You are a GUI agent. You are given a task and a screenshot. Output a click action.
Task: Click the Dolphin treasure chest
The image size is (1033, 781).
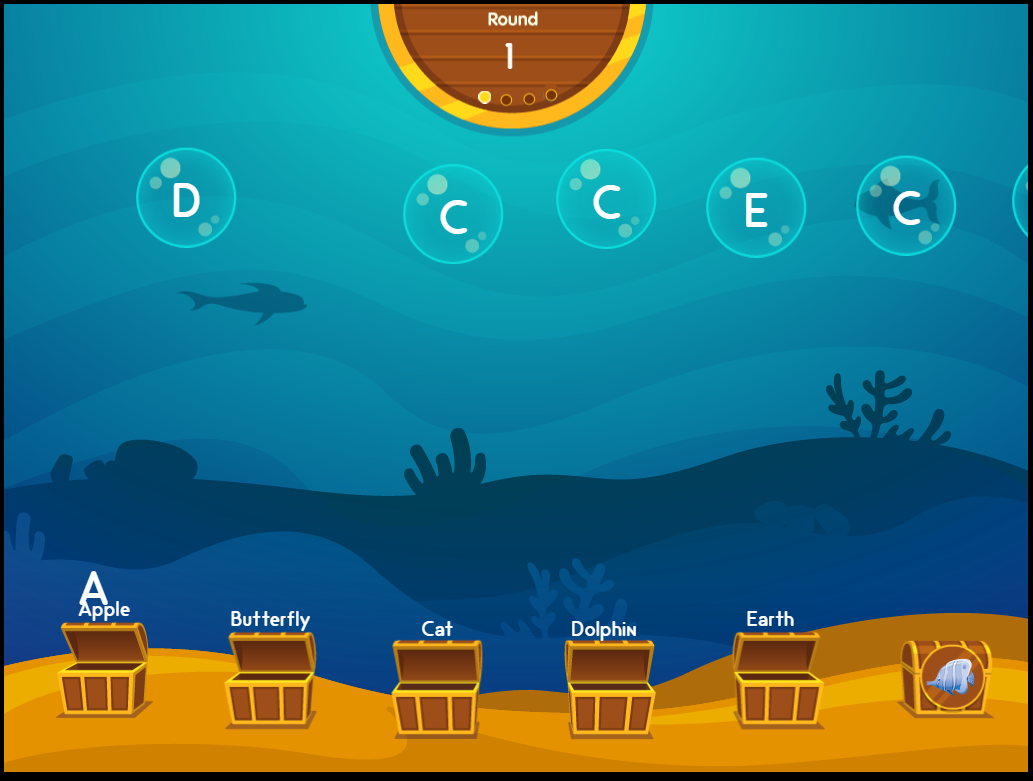(x=610, y=688)
